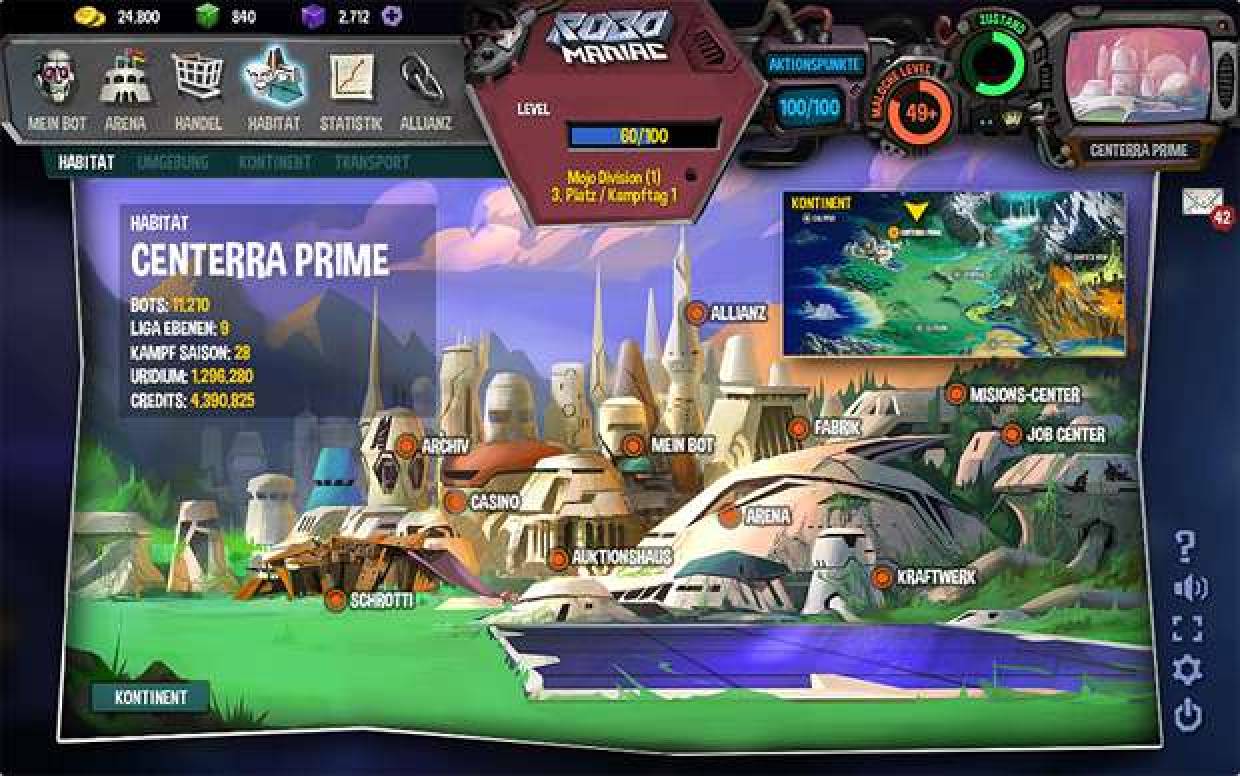The image size is (1240, 776).
Task: Select the Job Center marker
Action: point(1012,435)
